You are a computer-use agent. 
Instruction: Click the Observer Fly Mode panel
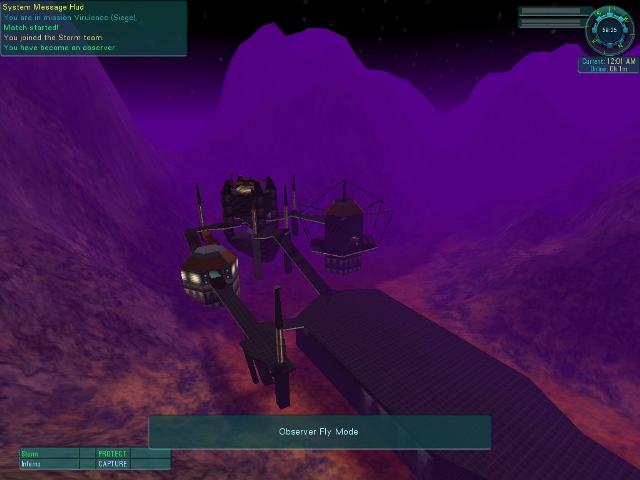pyautogui.click(x=319, y=432)
